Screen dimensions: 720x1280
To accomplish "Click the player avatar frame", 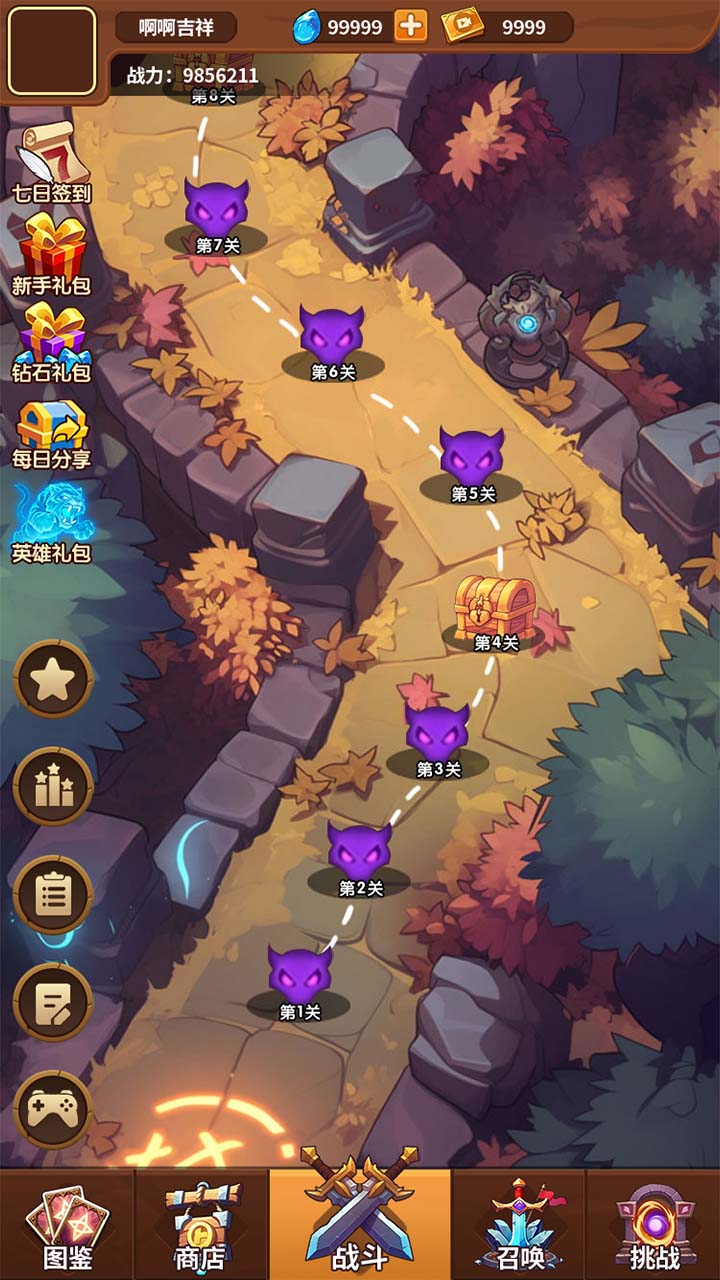I will [52, 51].
